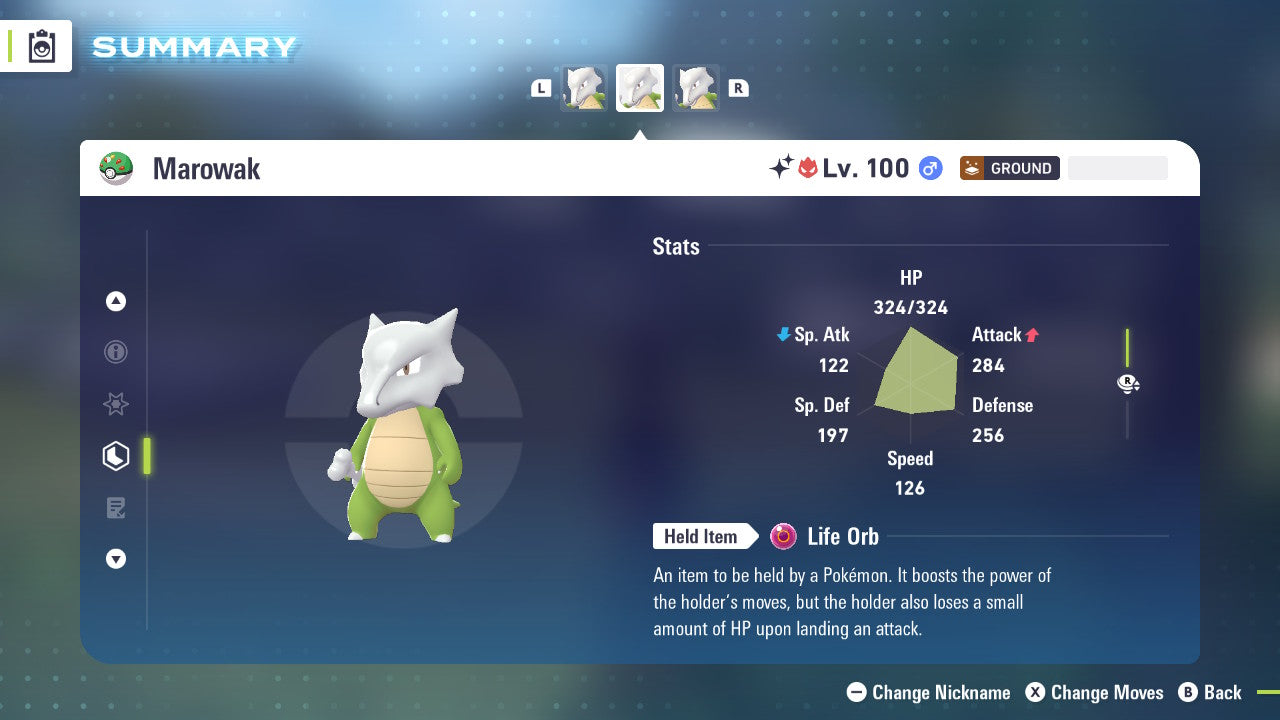This screenshot has height=720, width=1280.
Task: Click the down arrow below the page icons
Action: 116,559
